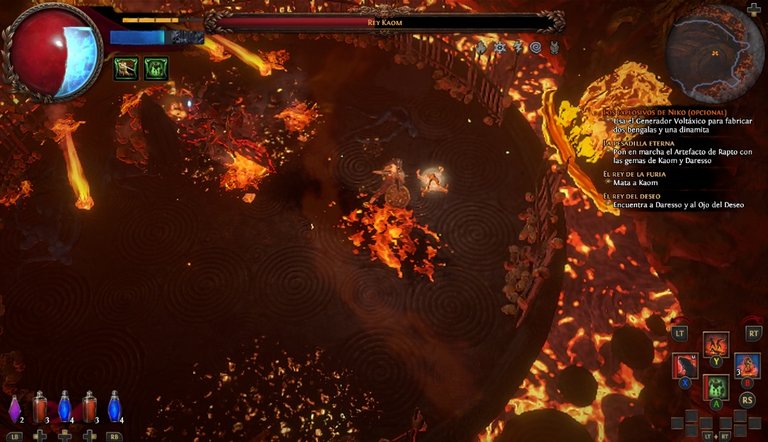Use the purple quicksilver flask
Viewport: 768px width, 442px height.
[15, 408]
